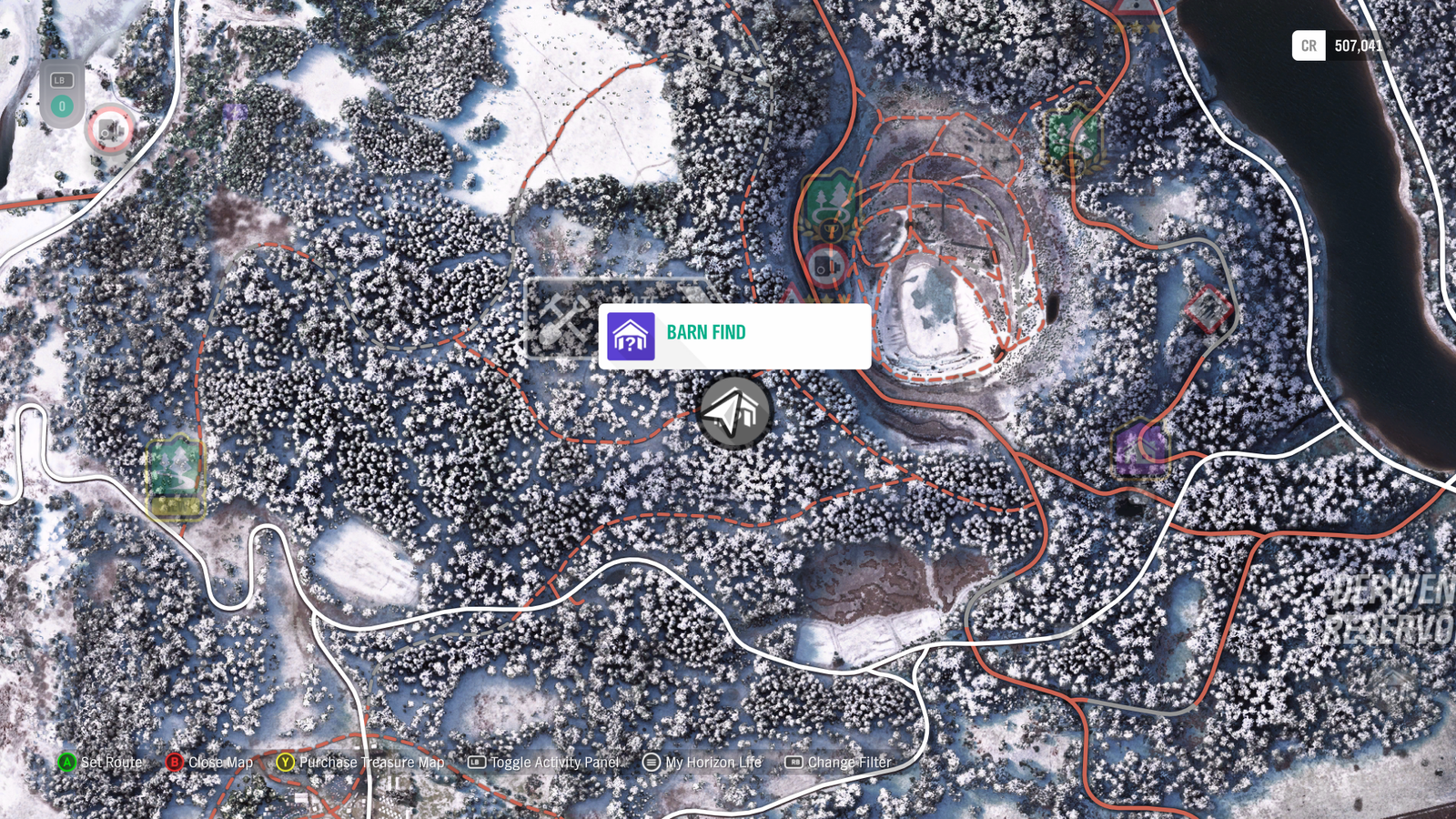Select the Barn Find map marker
The width and height of the screenshot is (1456, 819).
point(734,412)
